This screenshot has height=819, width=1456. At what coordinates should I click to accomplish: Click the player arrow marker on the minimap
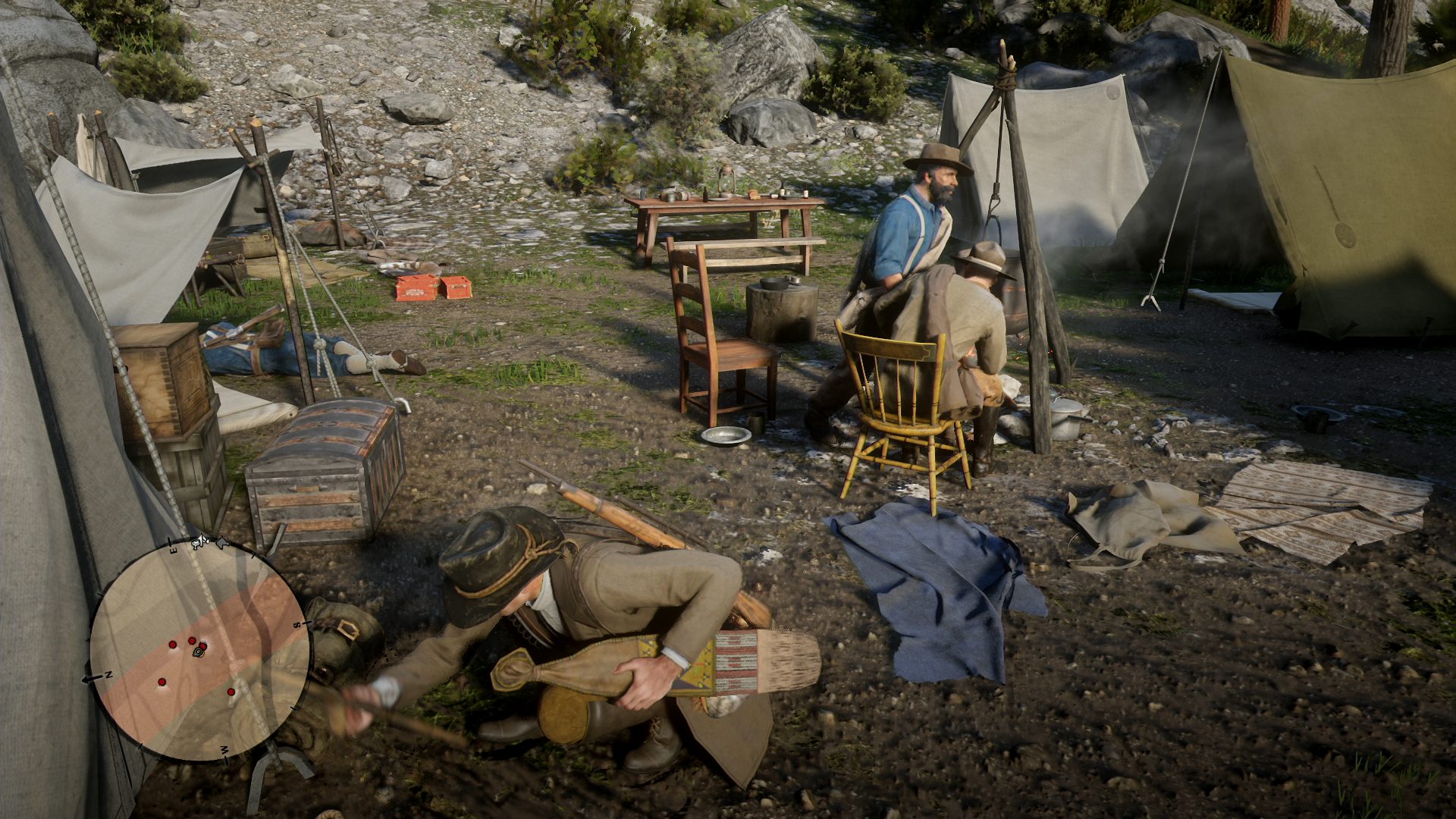198,651
